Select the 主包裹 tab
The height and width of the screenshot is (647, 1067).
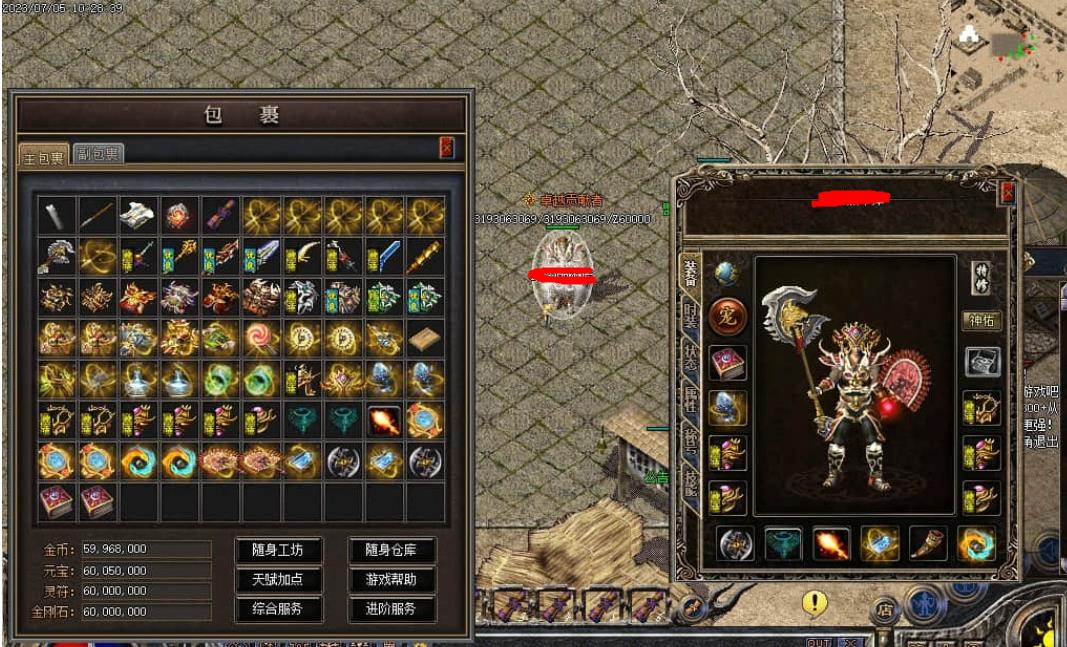44,155
